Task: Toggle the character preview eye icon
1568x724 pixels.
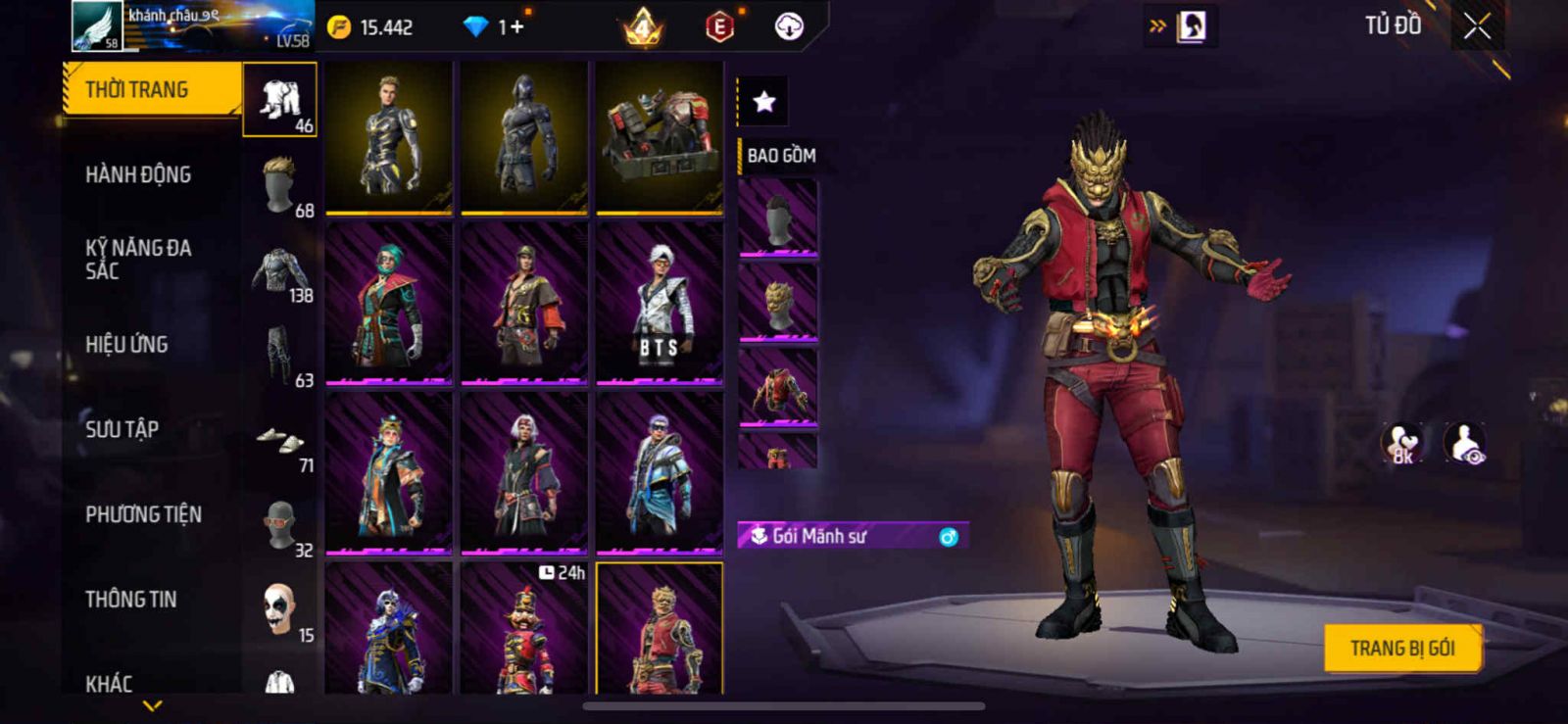Action: (1466, 444)
